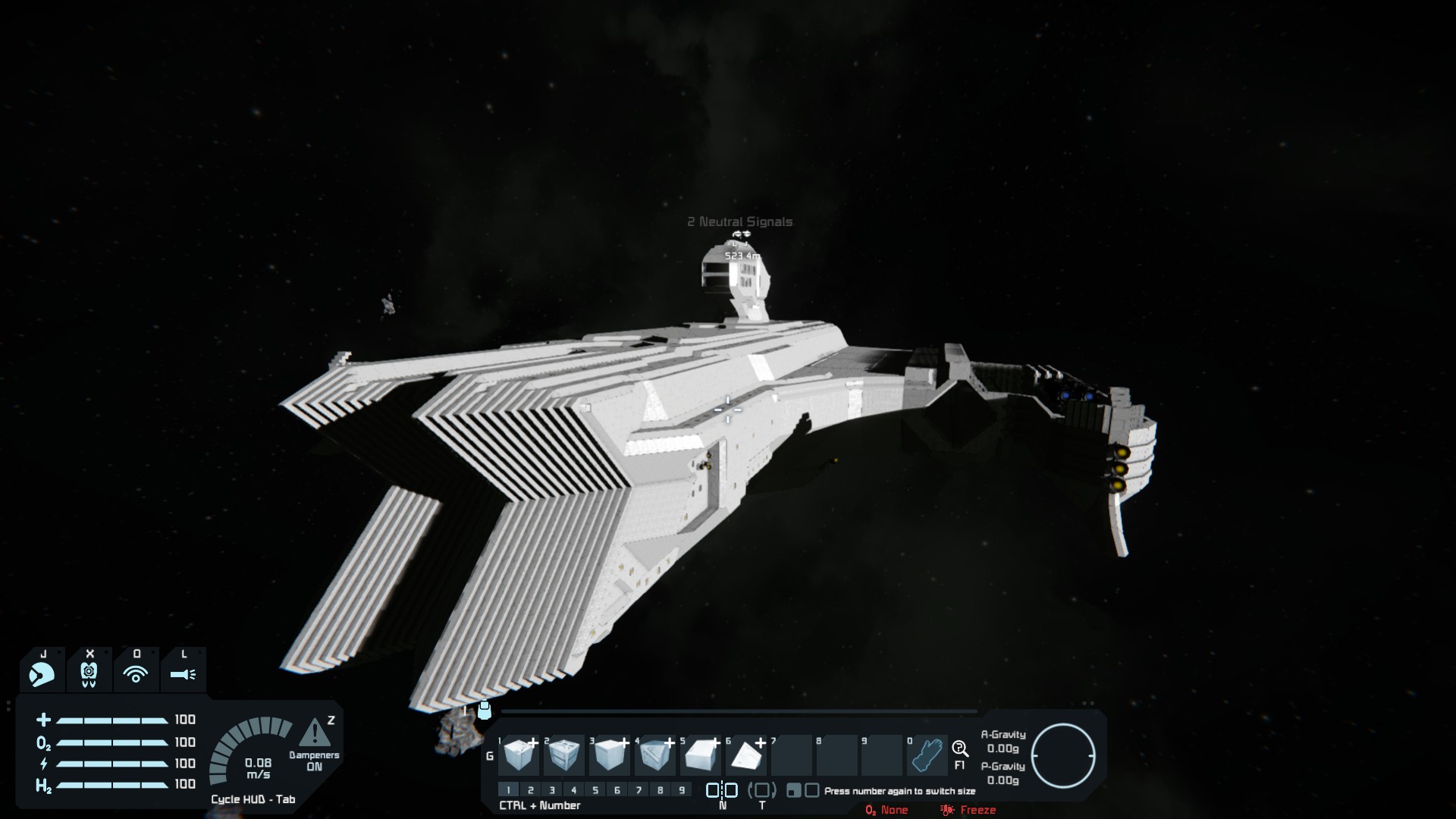Choose the framed block in hotbar slot 2
The width and height of the screenshot is (1456, 819).
point(564,755)
